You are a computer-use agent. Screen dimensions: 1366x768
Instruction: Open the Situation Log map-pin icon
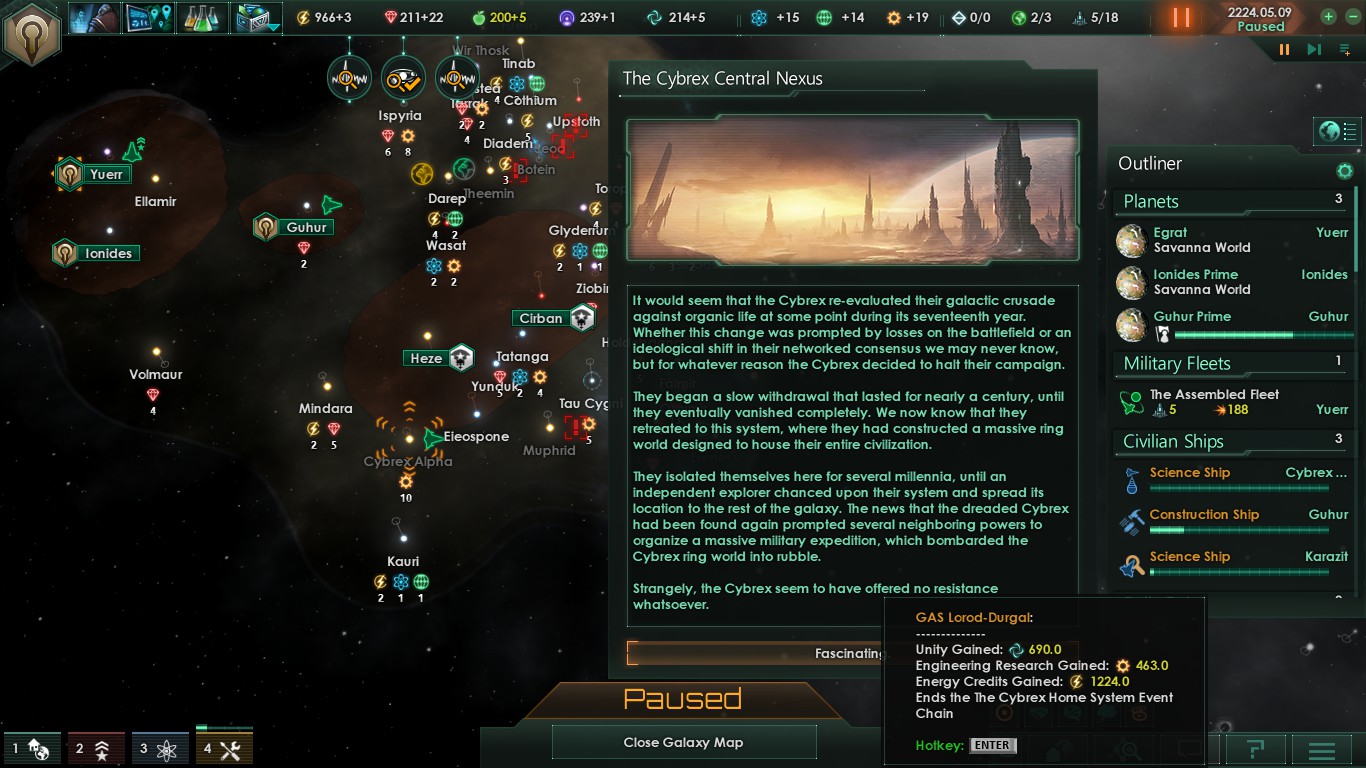(149, 17)
